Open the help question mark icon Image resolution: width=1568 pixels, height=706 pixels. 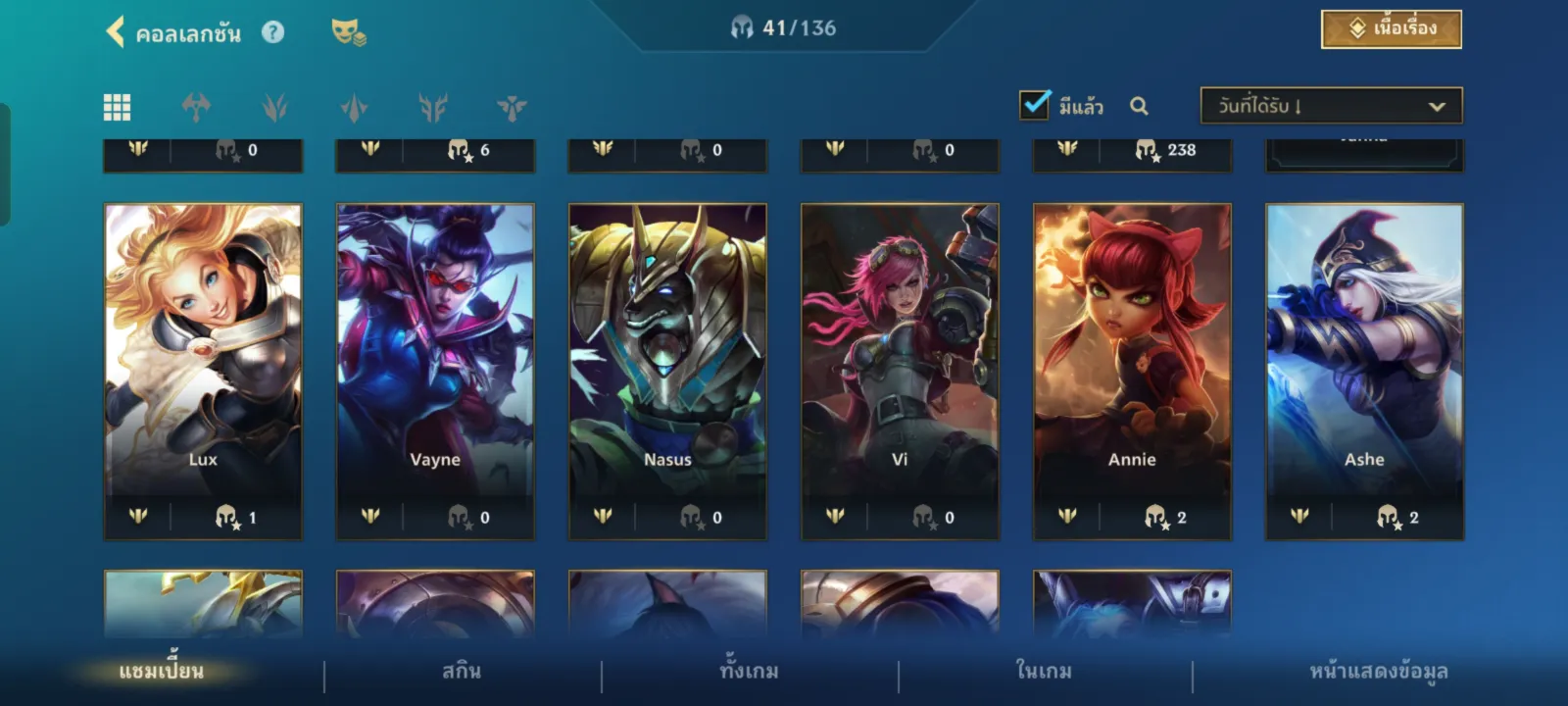pos(273,32)
